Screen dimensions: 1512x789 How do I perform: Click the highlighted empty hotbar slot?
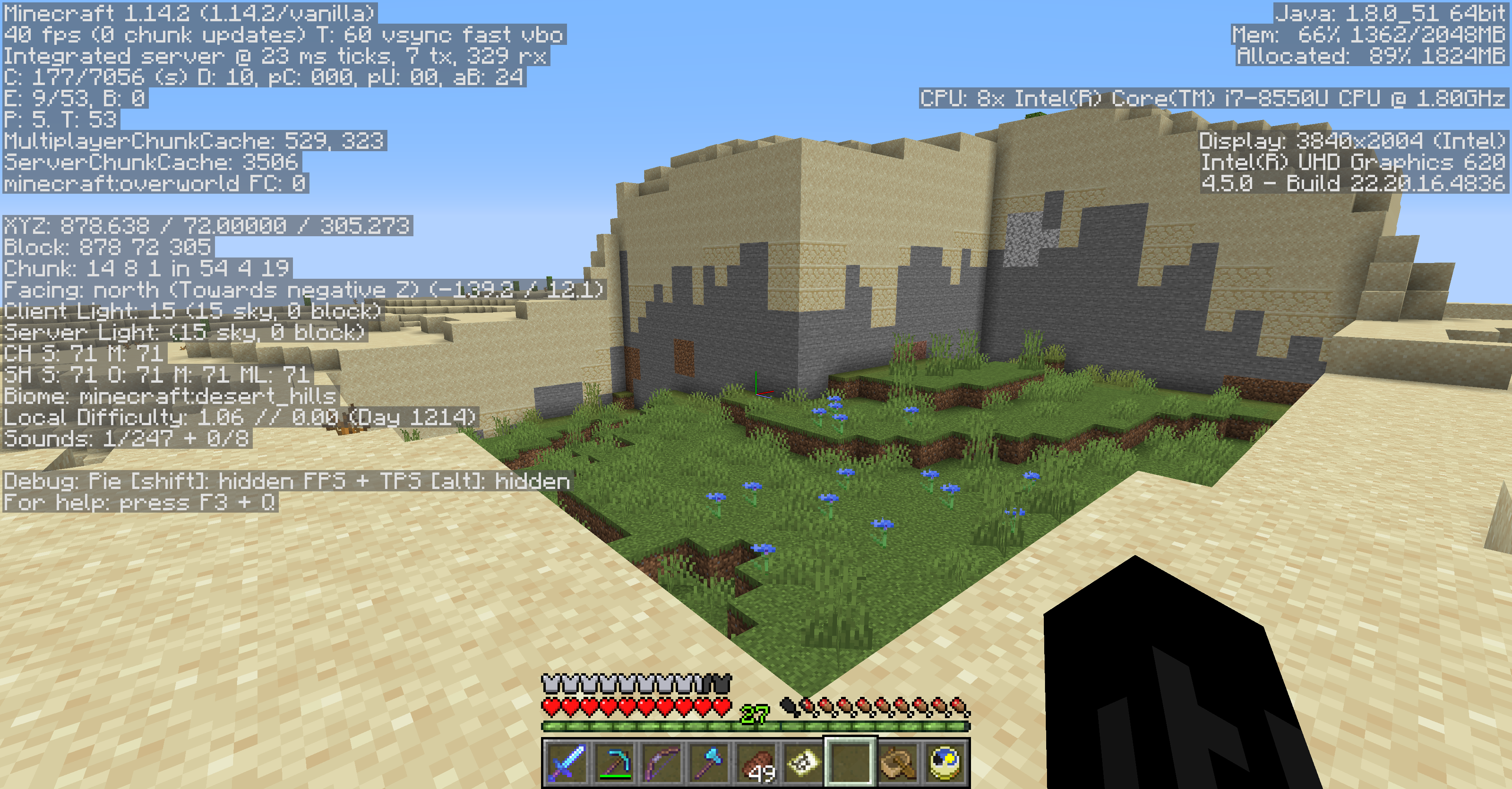click(850, 762)
